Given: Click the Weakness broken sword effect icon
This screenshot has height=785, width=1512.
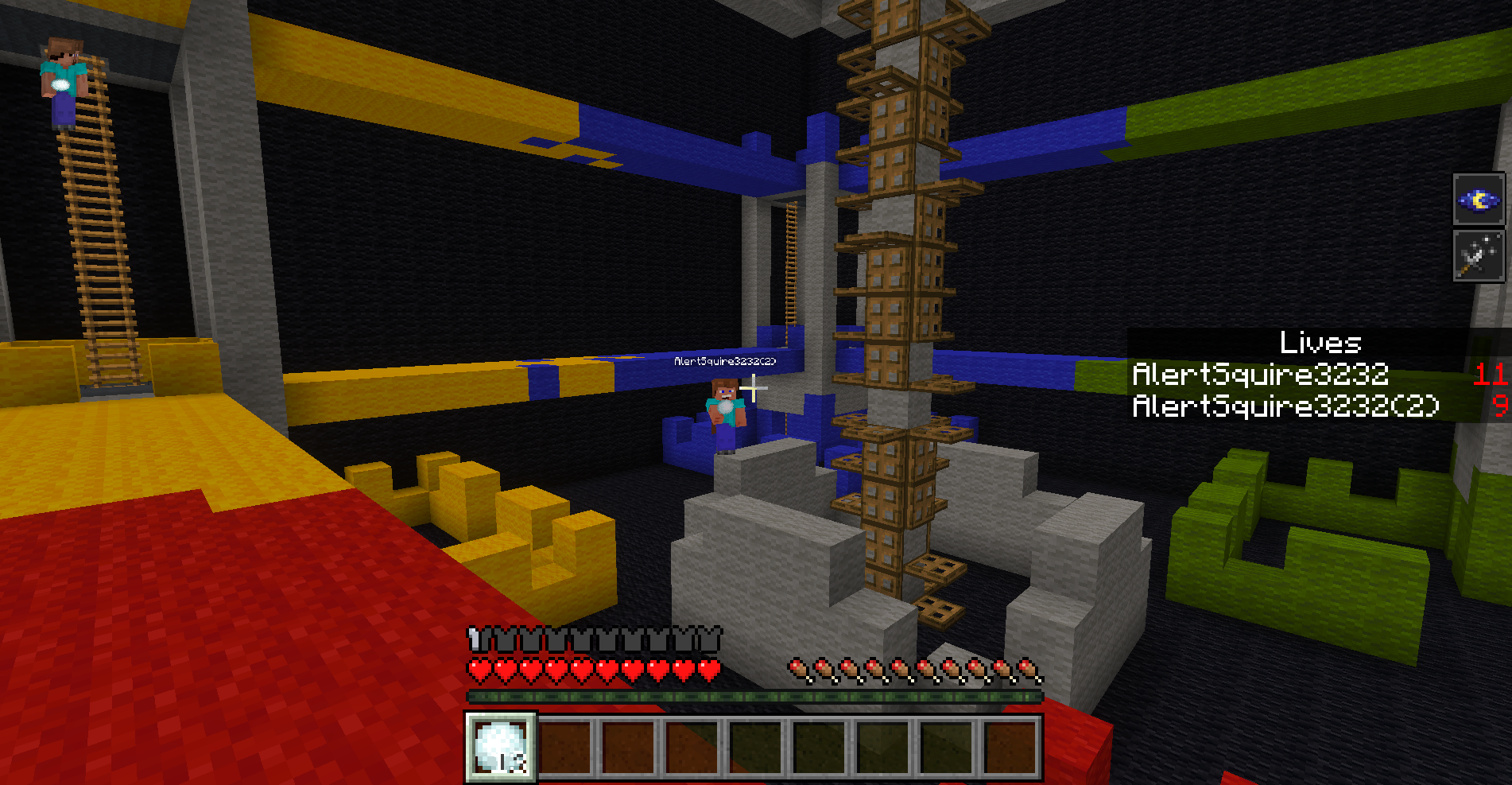Looking at the screenshot, I should [1478, 256].
